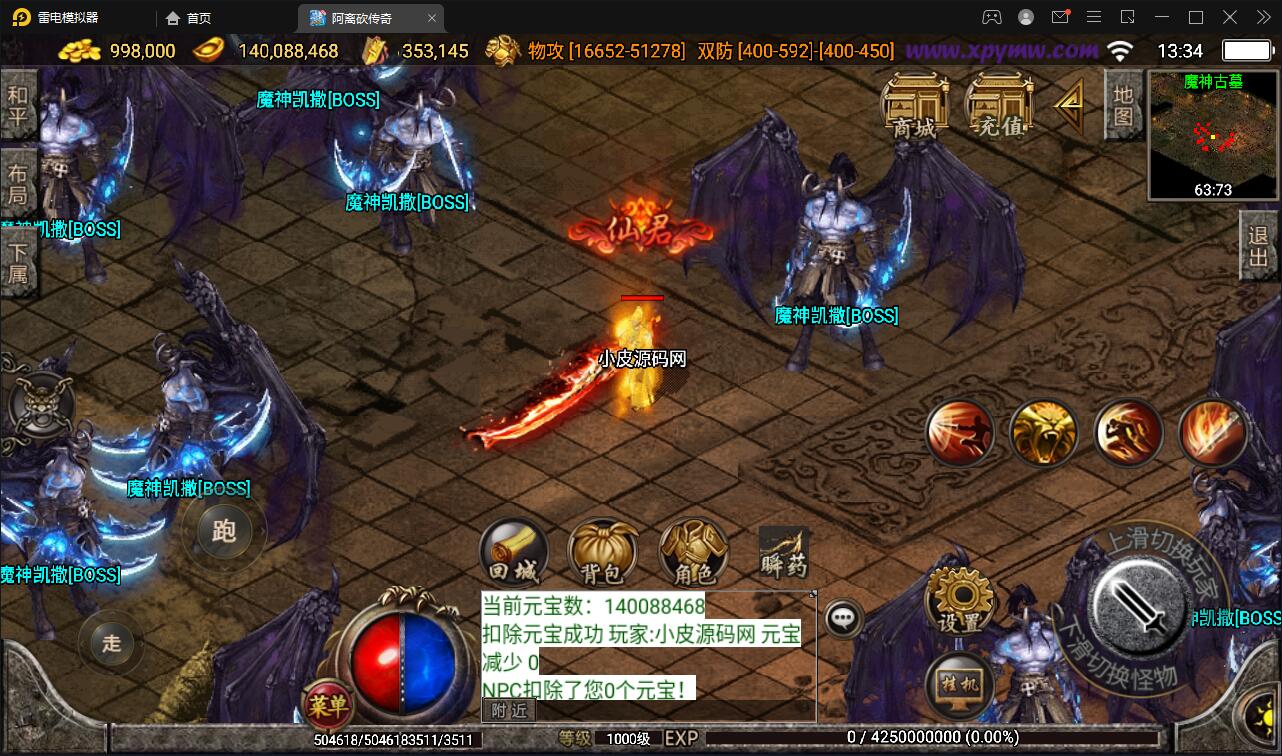Open the 充值 recharge shop

997,103
